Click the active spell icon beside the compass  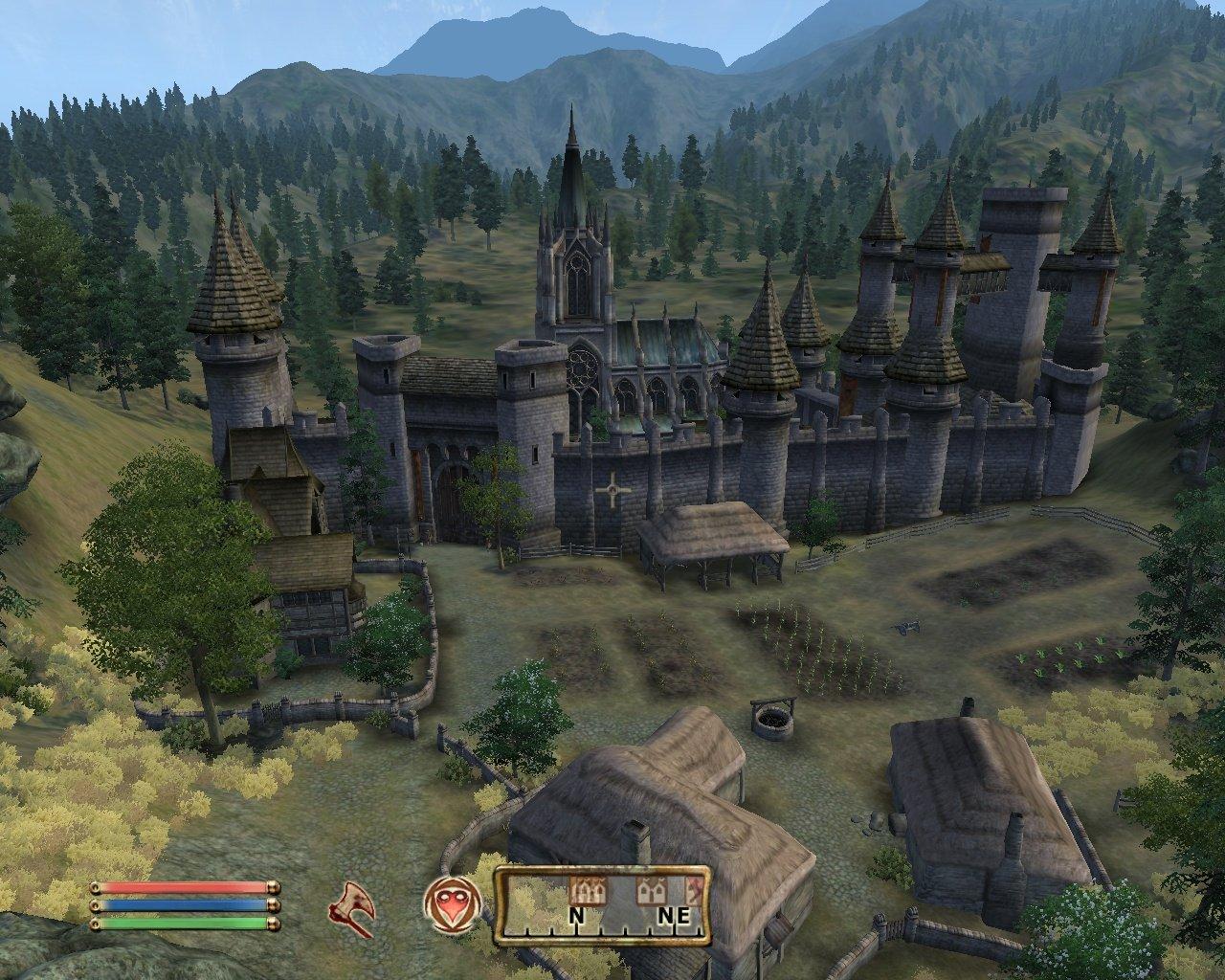pos(452,903)
